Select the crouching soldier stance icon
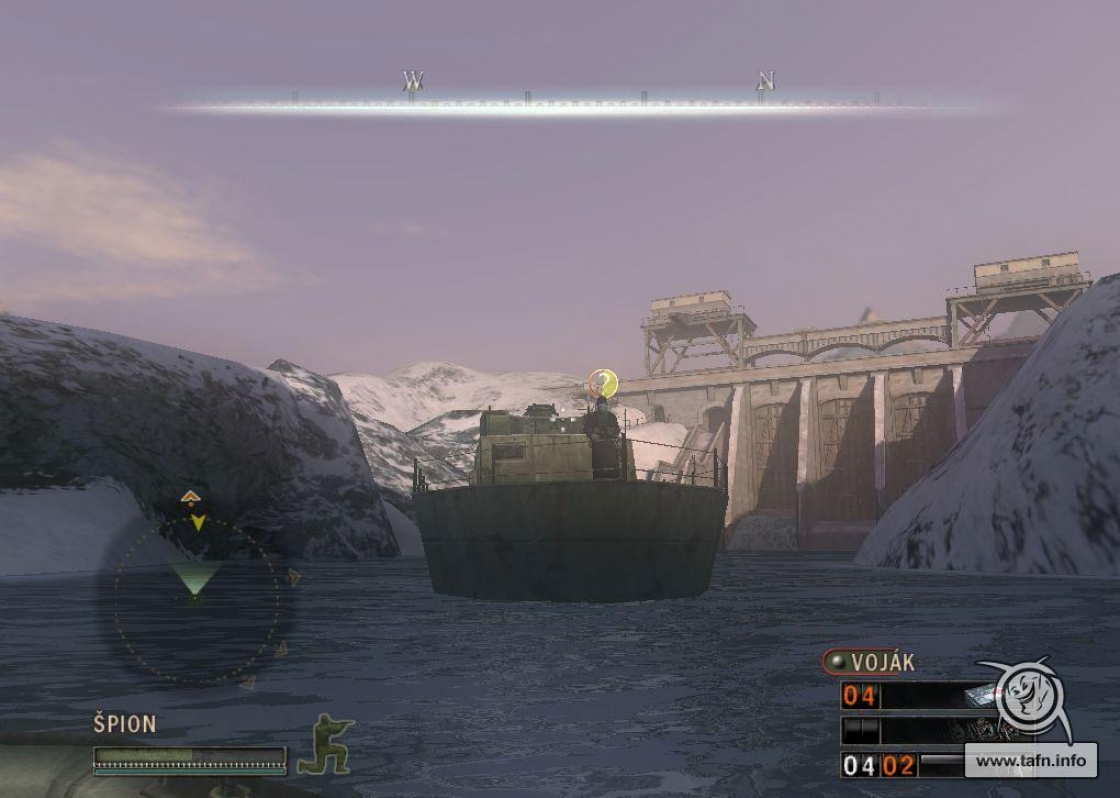1120x798 pixels. click(326, 745)
